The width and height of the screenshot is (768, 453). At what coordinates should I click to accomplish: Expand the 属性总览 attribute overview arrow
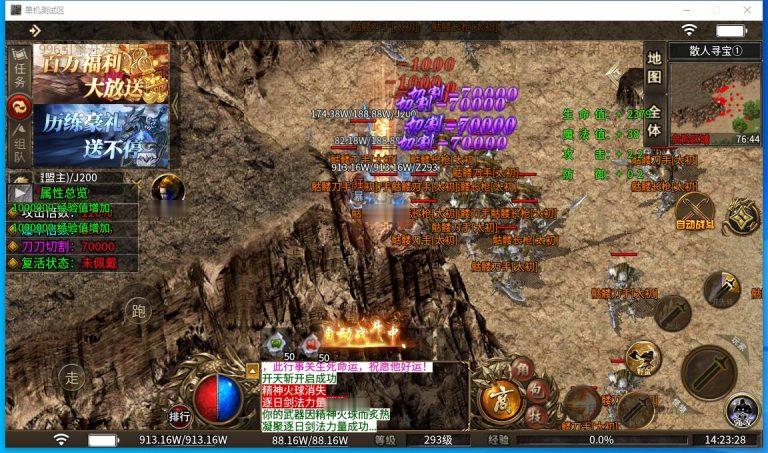(20, 192)
